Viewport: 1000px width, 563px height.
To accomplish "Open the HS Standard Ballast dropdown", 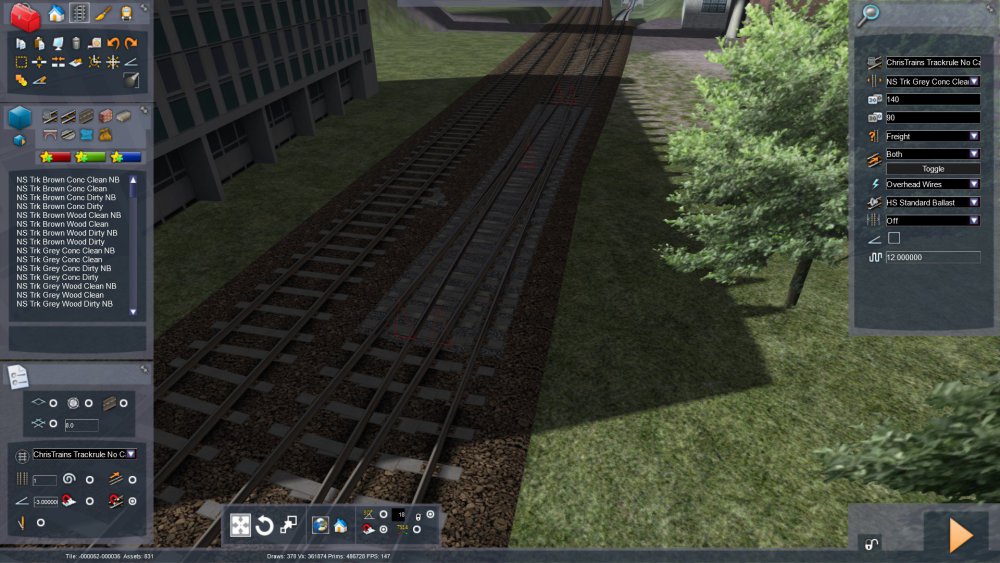I will tap(932, 202).
